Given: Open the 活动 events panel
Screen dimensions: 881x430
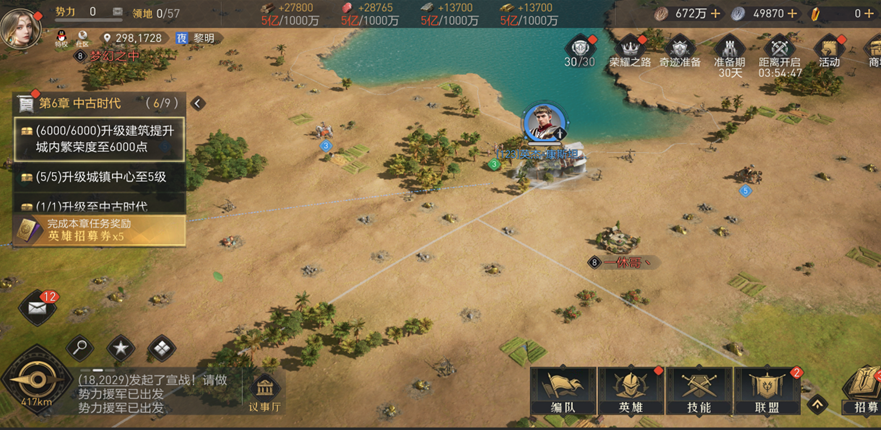Looking at the screenshot, I should (829, 51).
